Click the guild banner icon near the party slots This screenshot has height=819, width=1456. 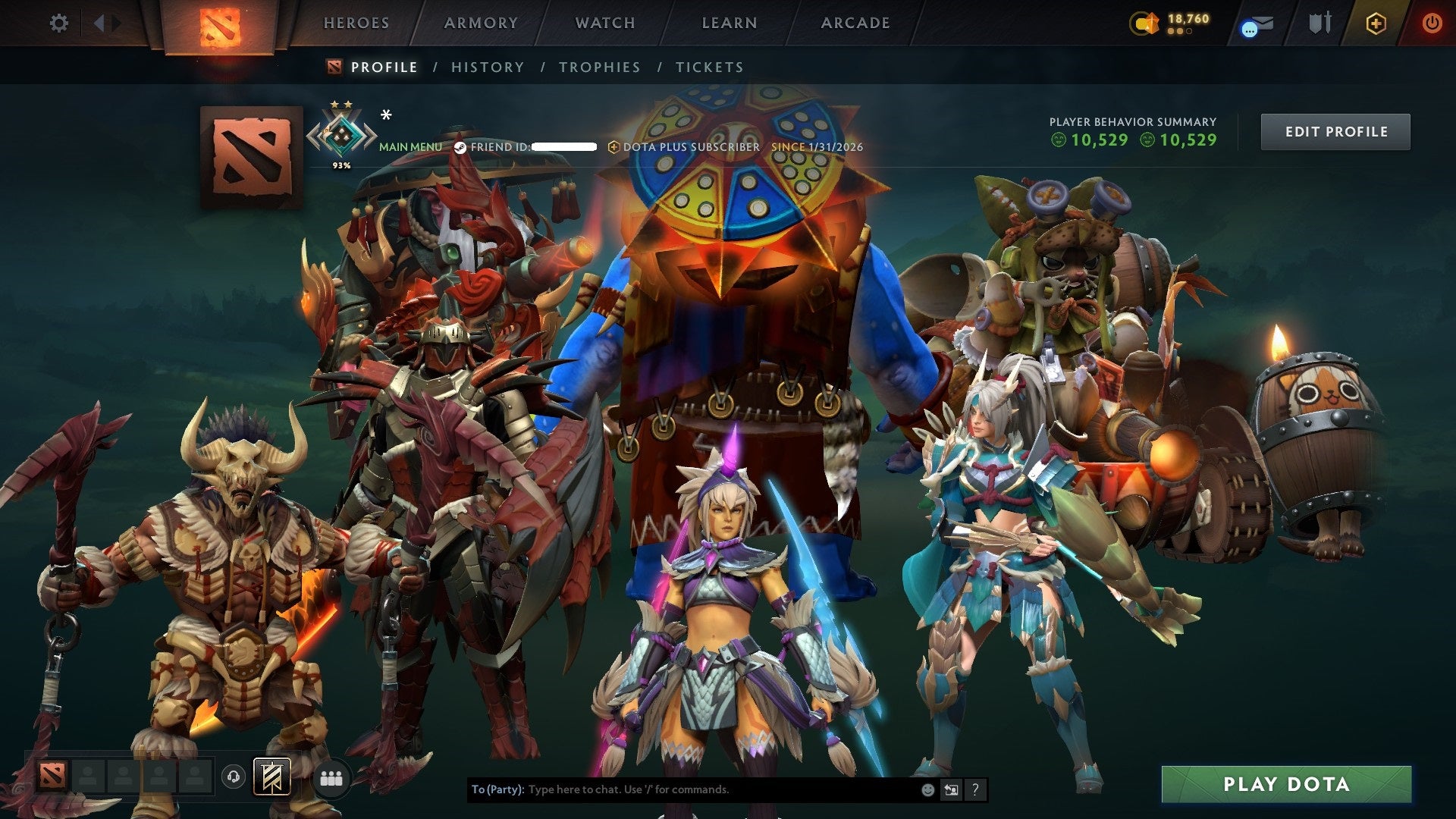[272, 777]
